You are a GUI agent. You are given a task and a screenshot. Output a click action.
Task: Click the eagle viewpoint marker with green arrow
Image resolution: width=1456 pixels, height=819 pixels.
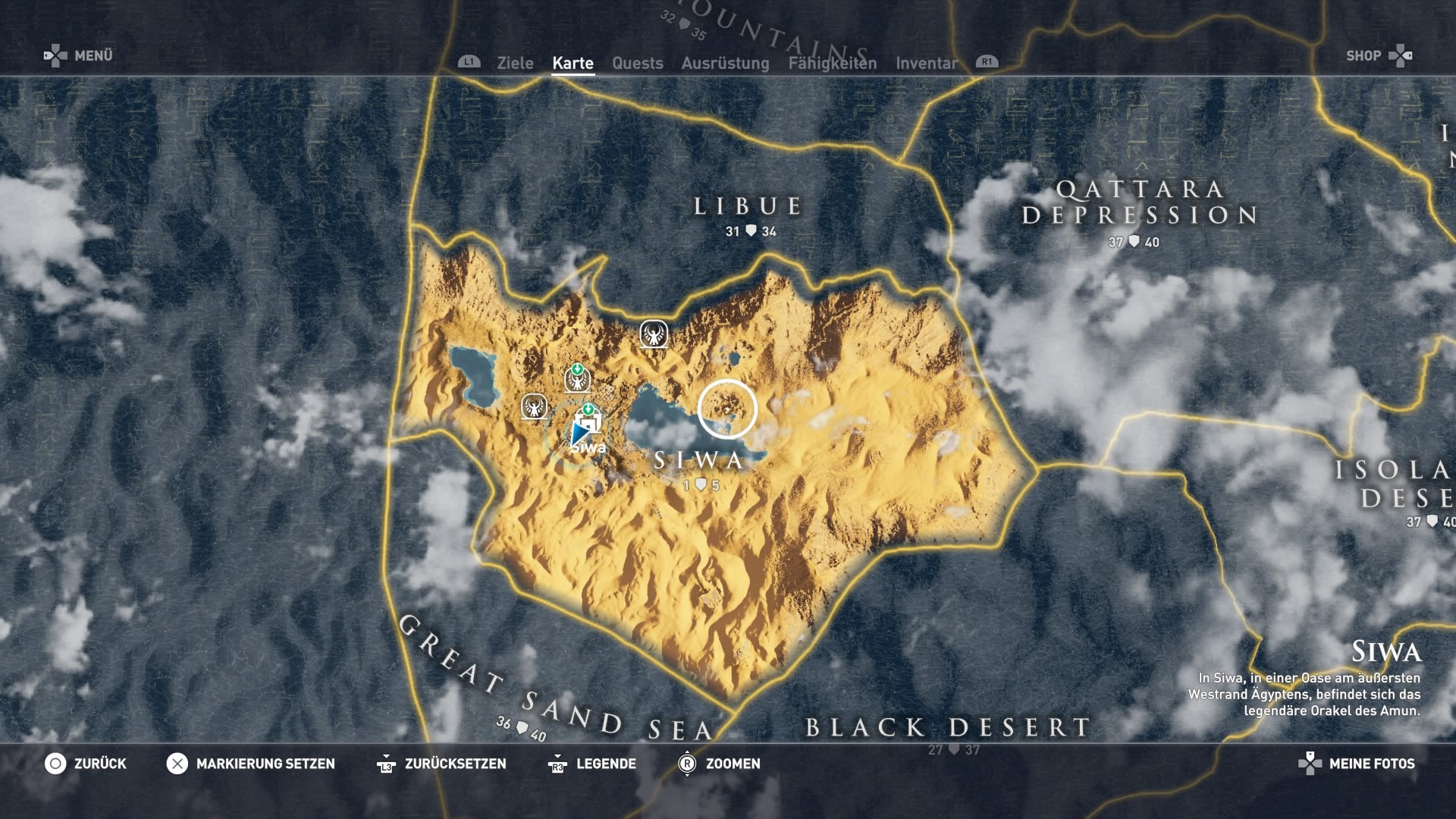[x=578, y=378]
